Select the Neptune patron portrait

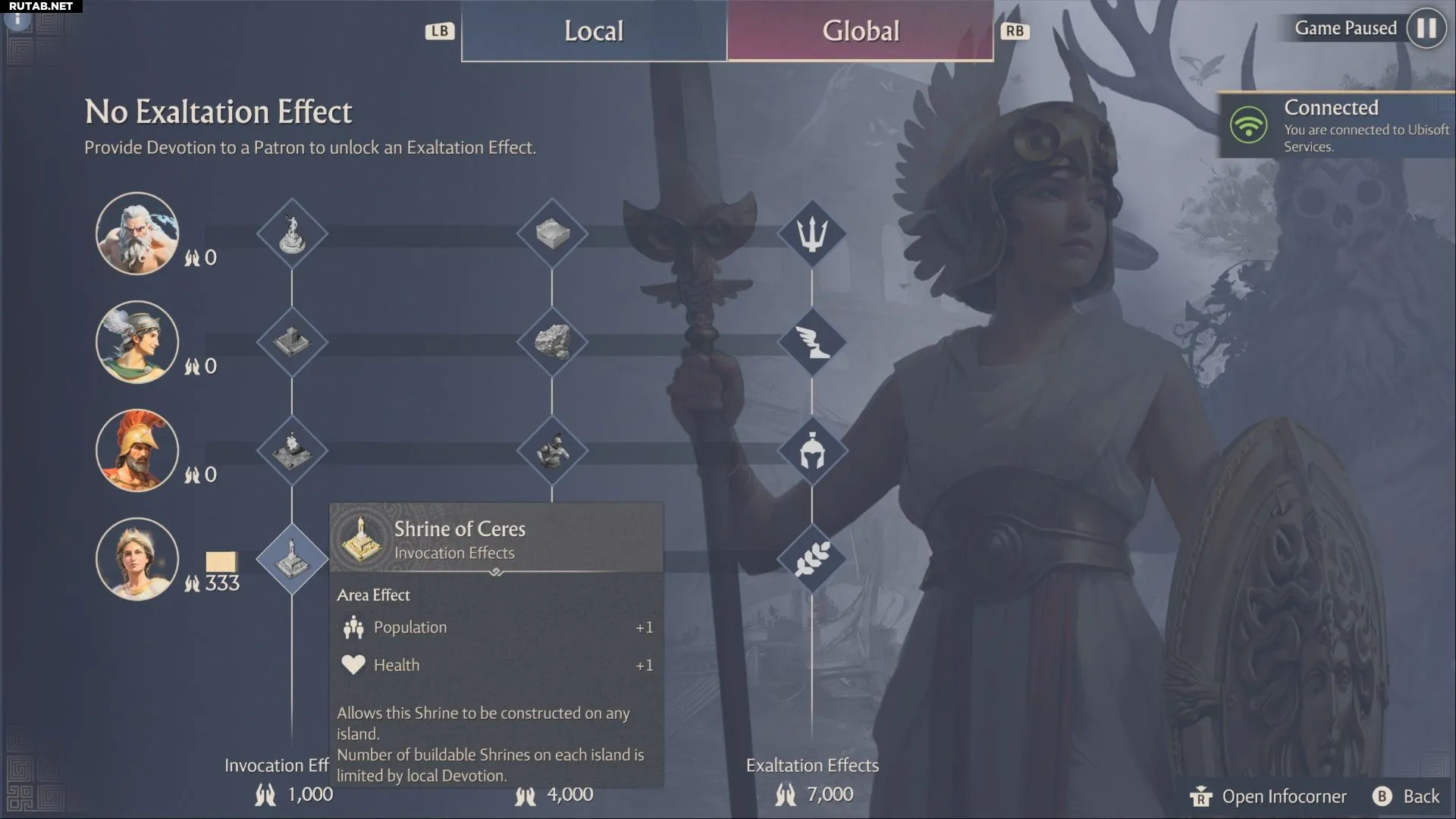click(x=137, y=233)
